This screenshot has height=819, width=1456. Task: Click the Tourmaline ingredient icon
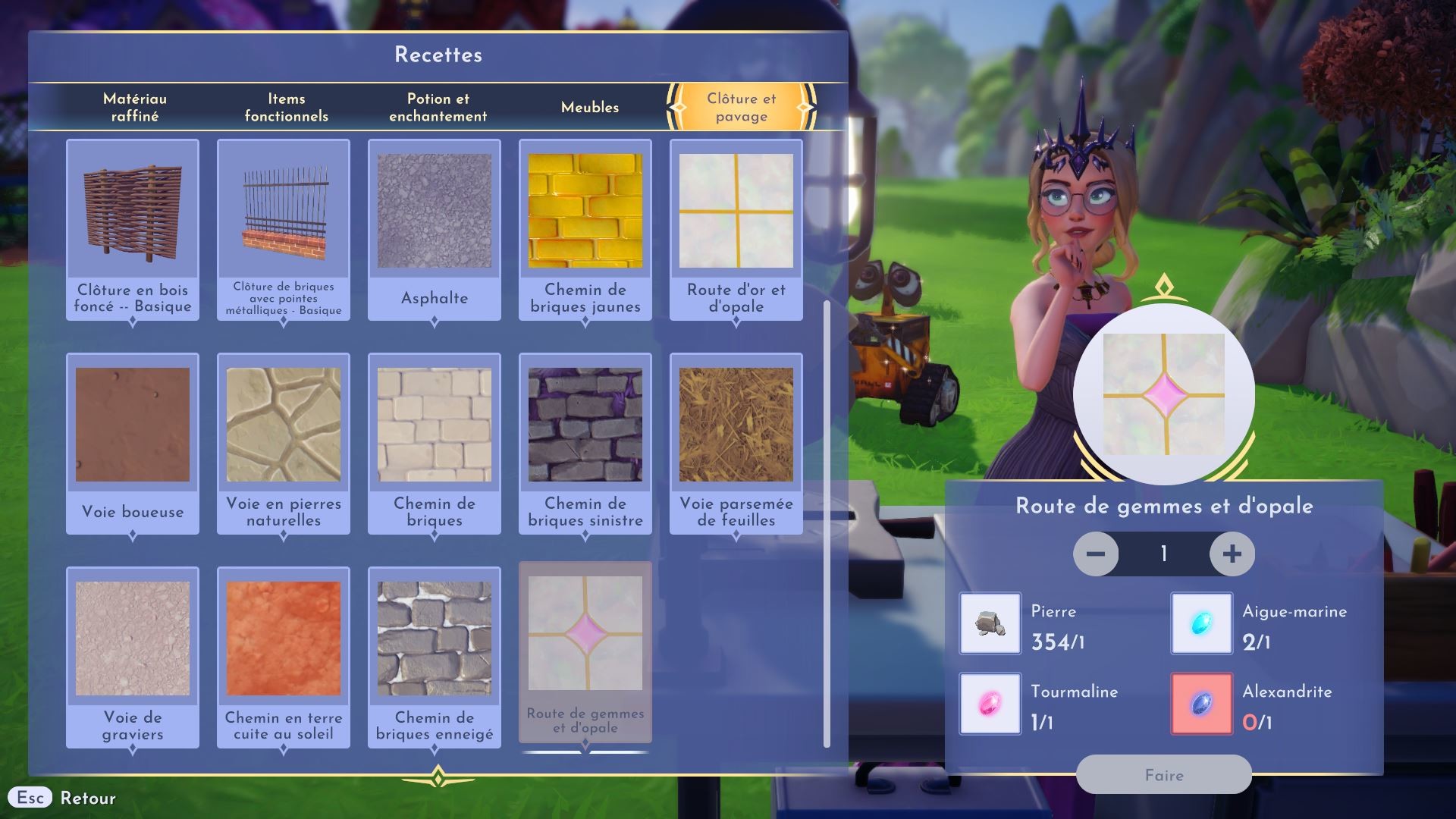[x=990, y=704]
